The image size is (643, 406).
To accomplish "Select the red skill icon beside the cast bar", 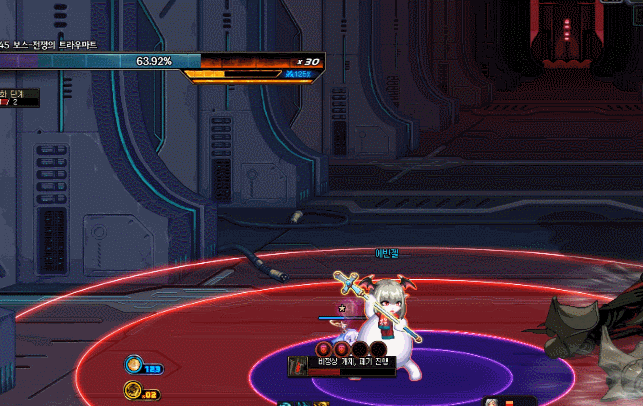I will (x=297, y=366).
